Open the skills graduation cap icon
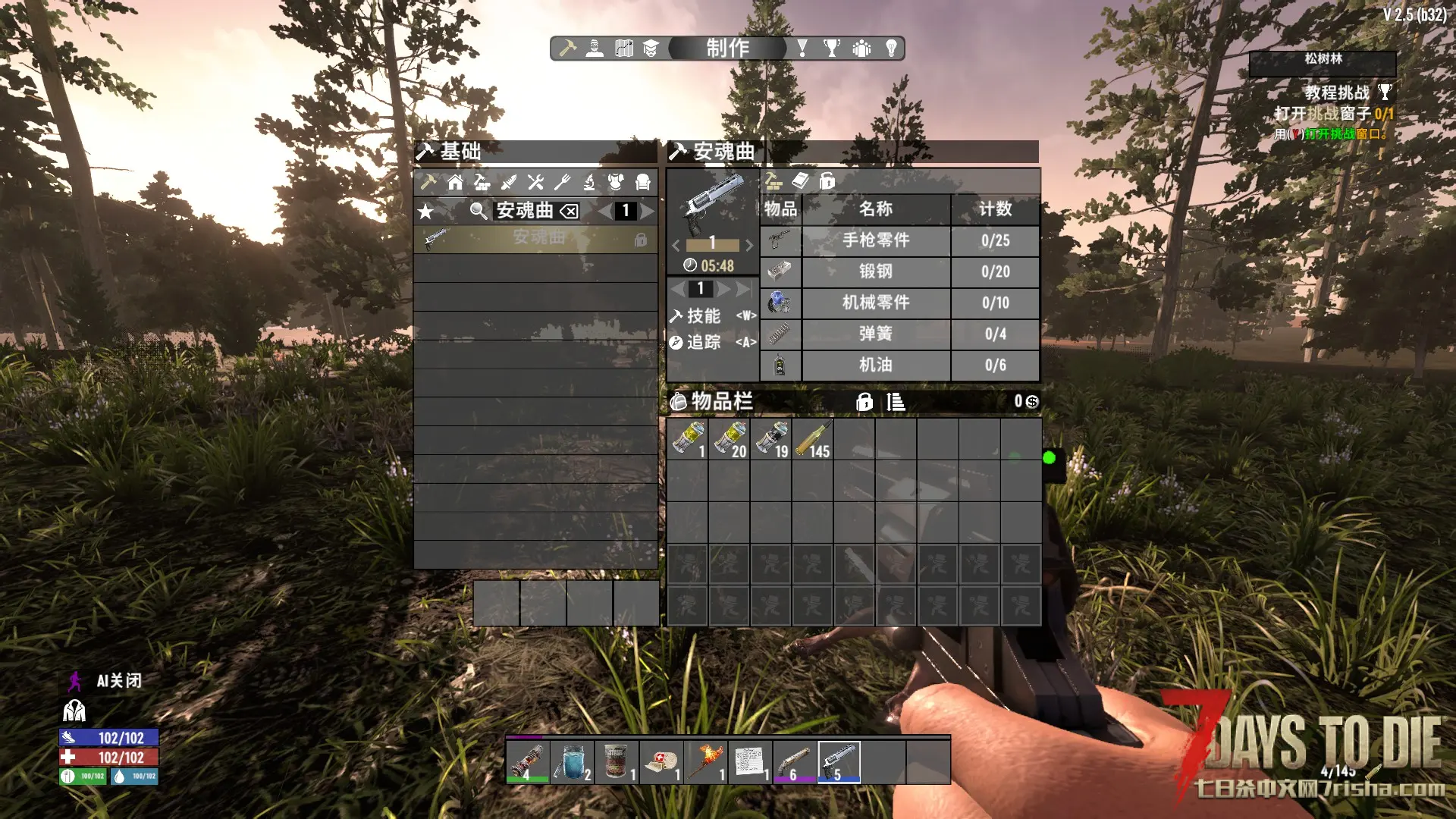This screenshot has width=1456, height=819. (651, 49)
